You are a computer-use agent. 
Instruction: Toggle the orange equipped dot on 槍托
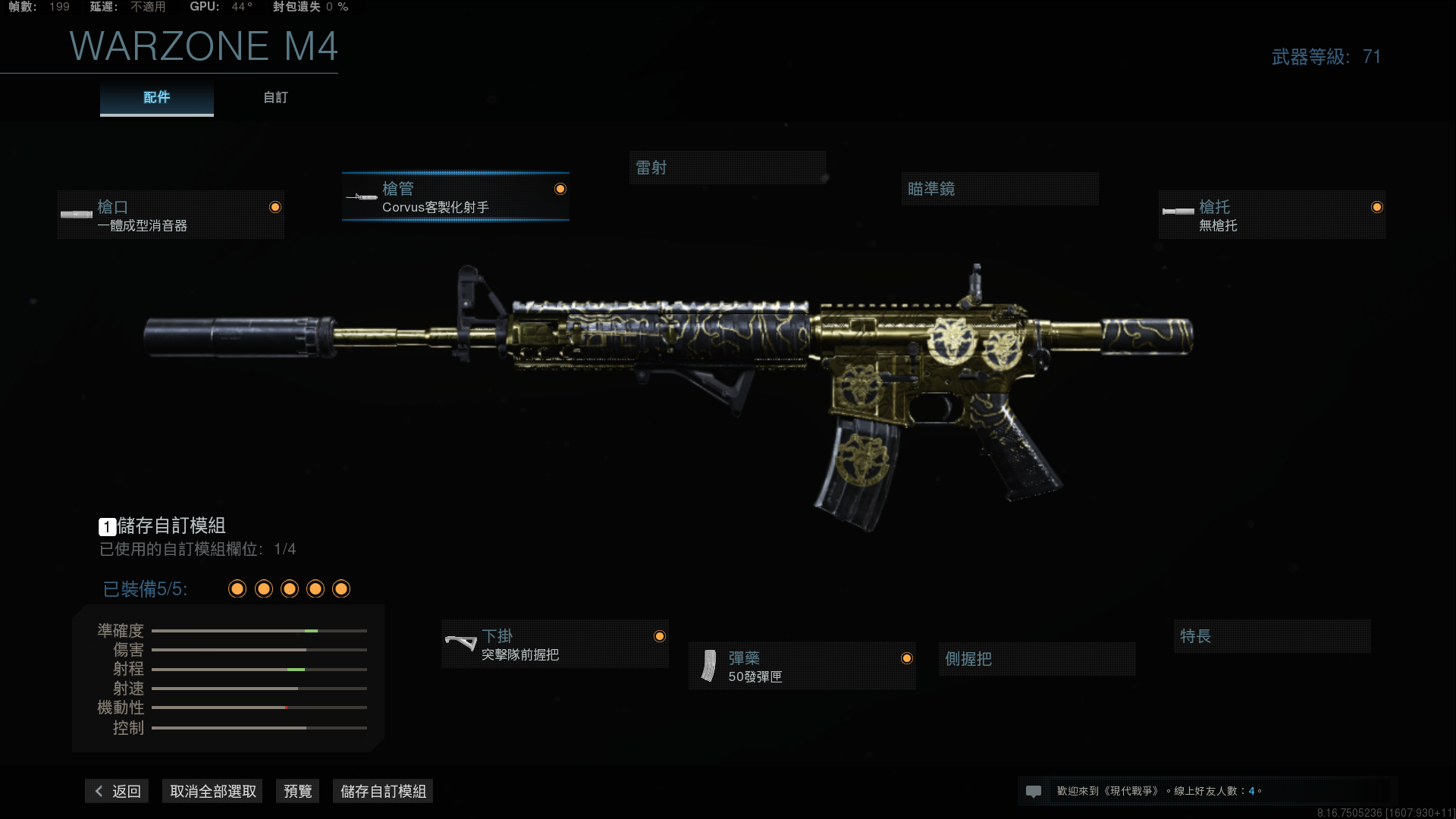(x=1378, y=206)
